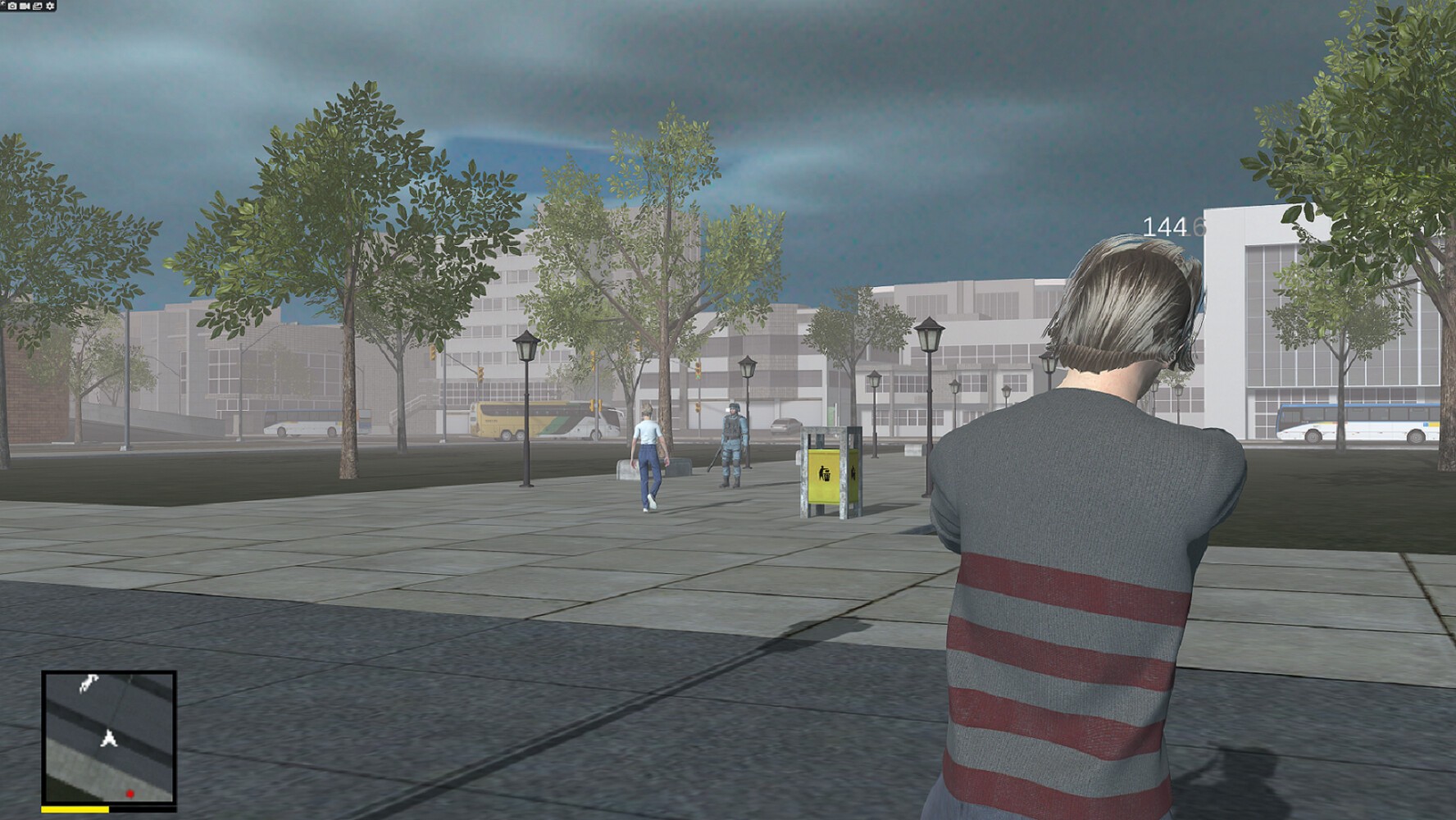Open the settings gear icon
The width and height of the screenshot is (1456, 820).
[50, 6]
